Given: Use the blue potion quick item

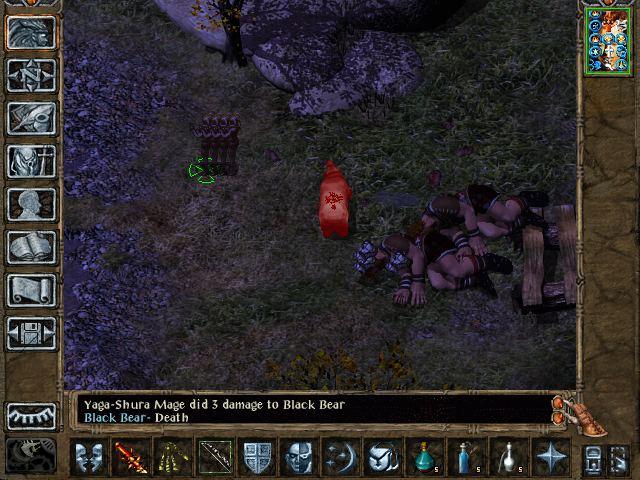Looking at the screenshot, I should 466,458.
